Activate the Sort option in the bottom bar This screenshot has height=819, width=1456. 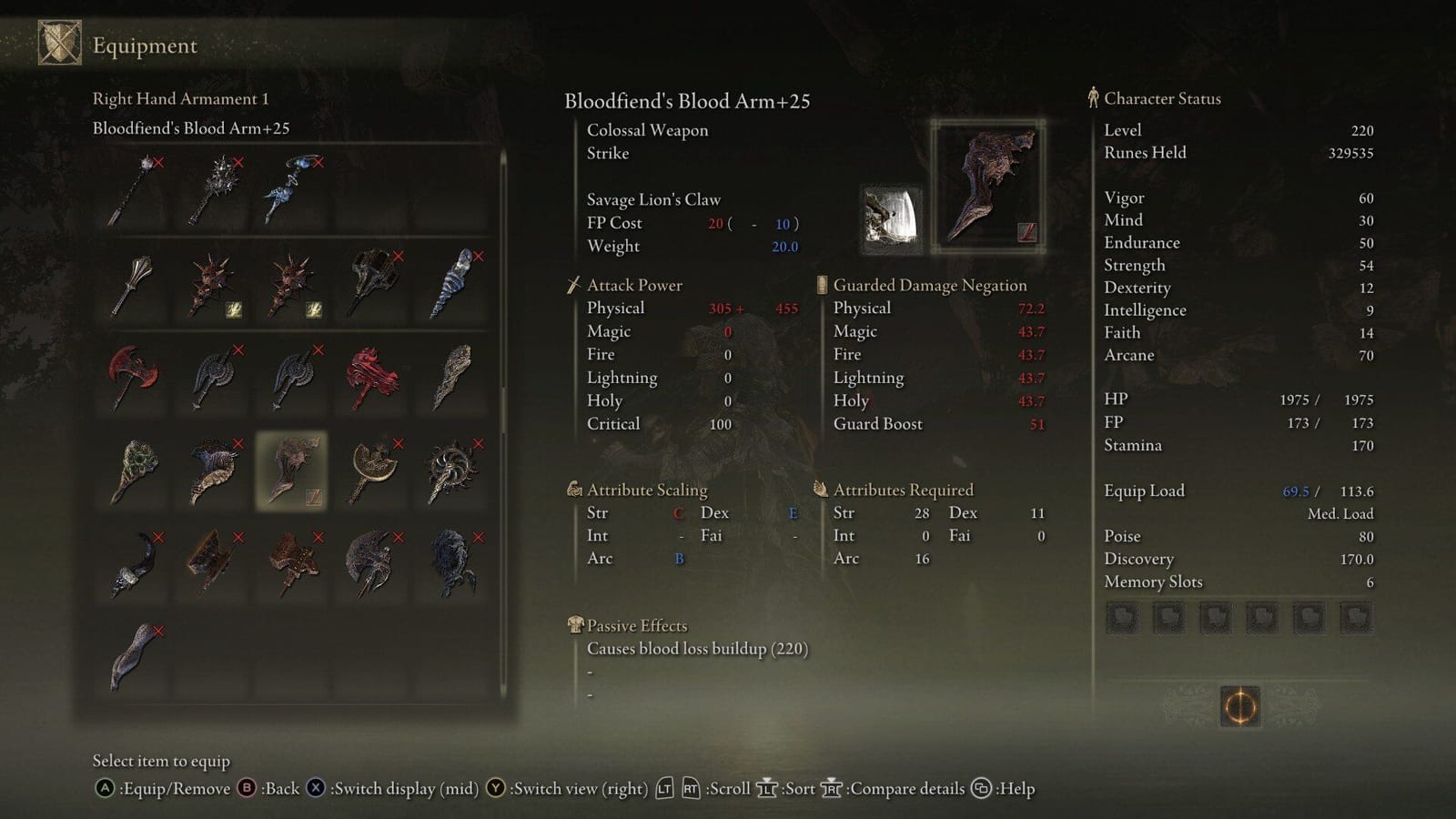784,788
